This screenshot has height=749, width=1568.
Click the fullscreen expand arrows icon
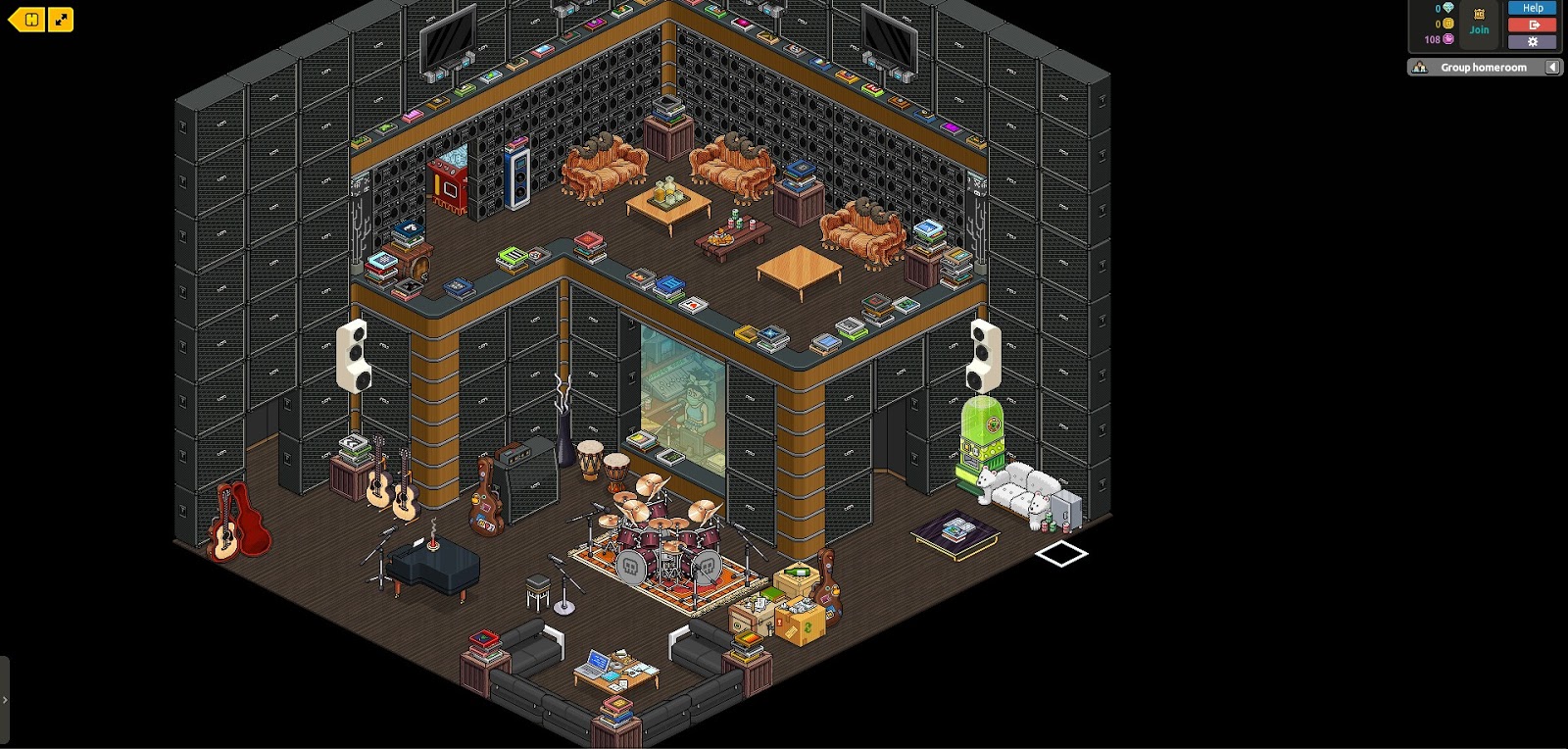coord(63,19)
